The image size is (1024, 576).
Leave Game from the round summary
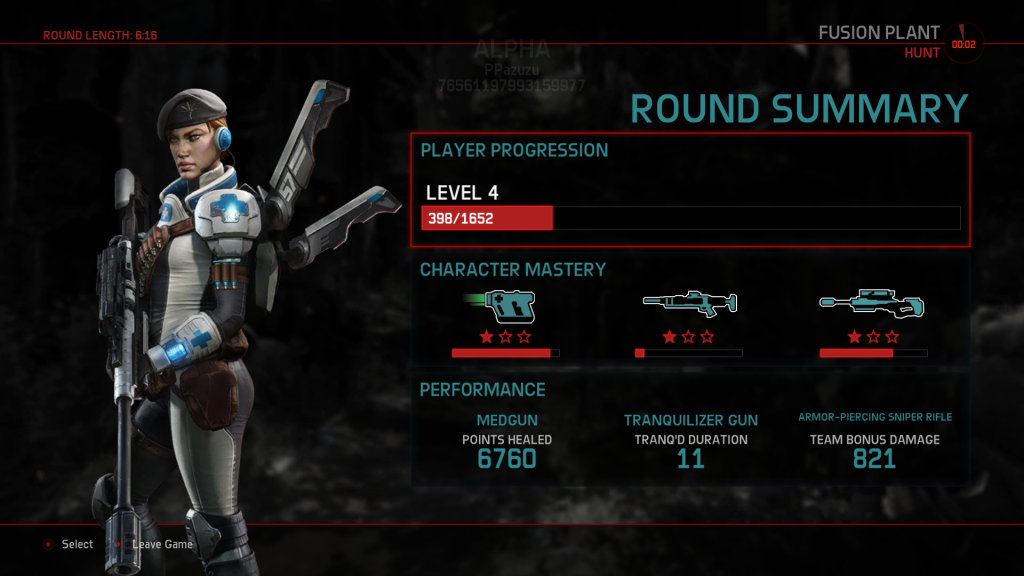coord(161,544)
